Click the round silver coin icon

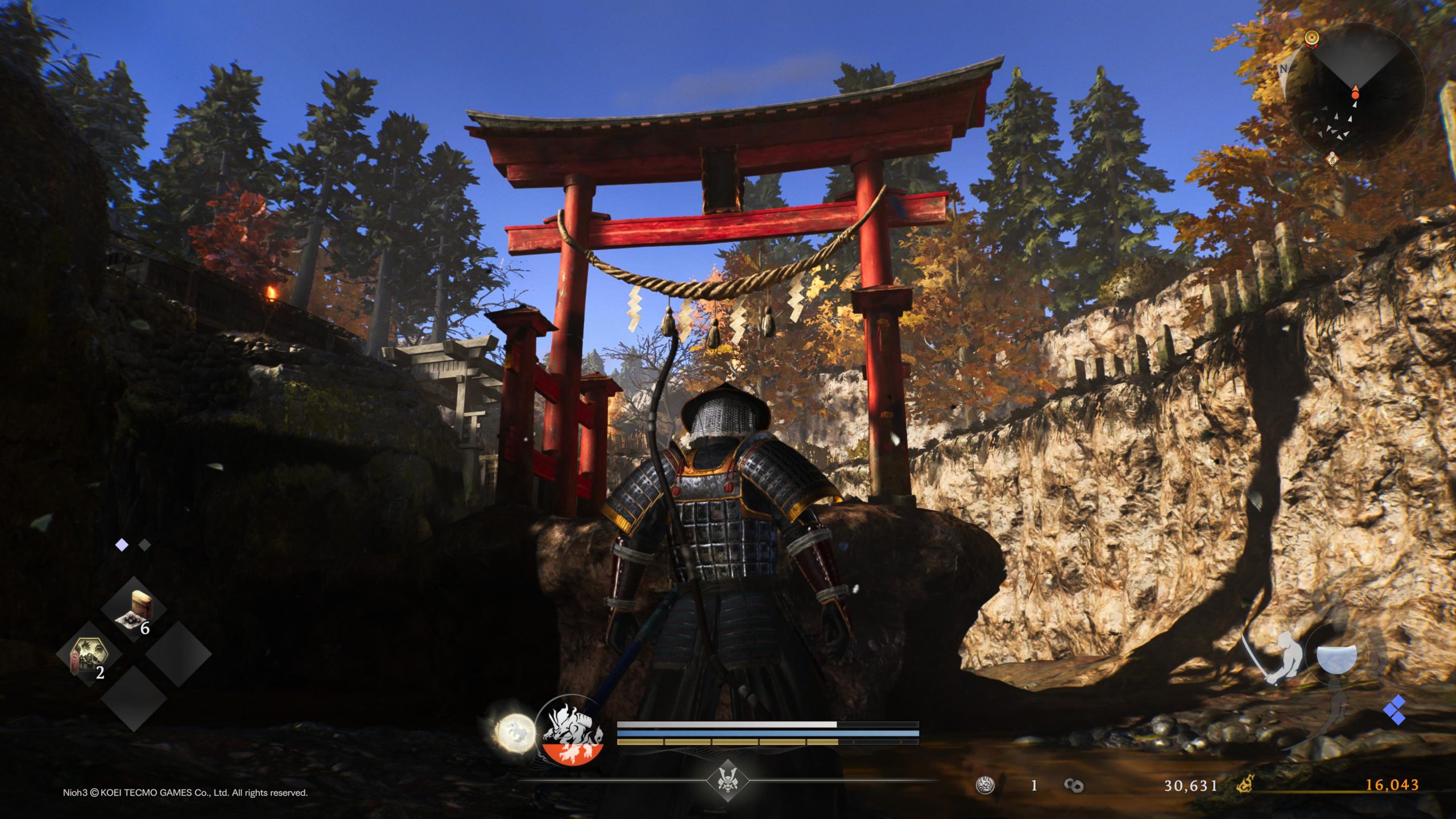point(985,785)
